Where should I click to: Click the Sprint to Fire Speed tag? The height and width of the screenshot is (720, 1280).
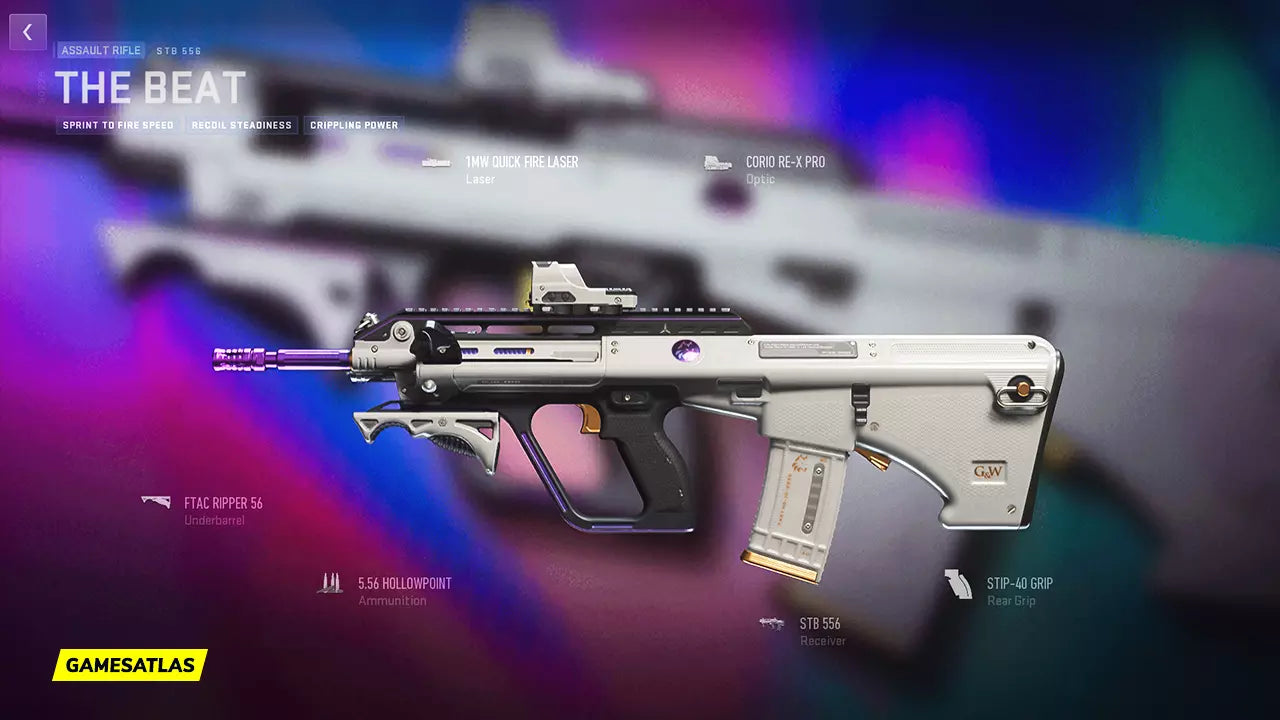[118, 125]
